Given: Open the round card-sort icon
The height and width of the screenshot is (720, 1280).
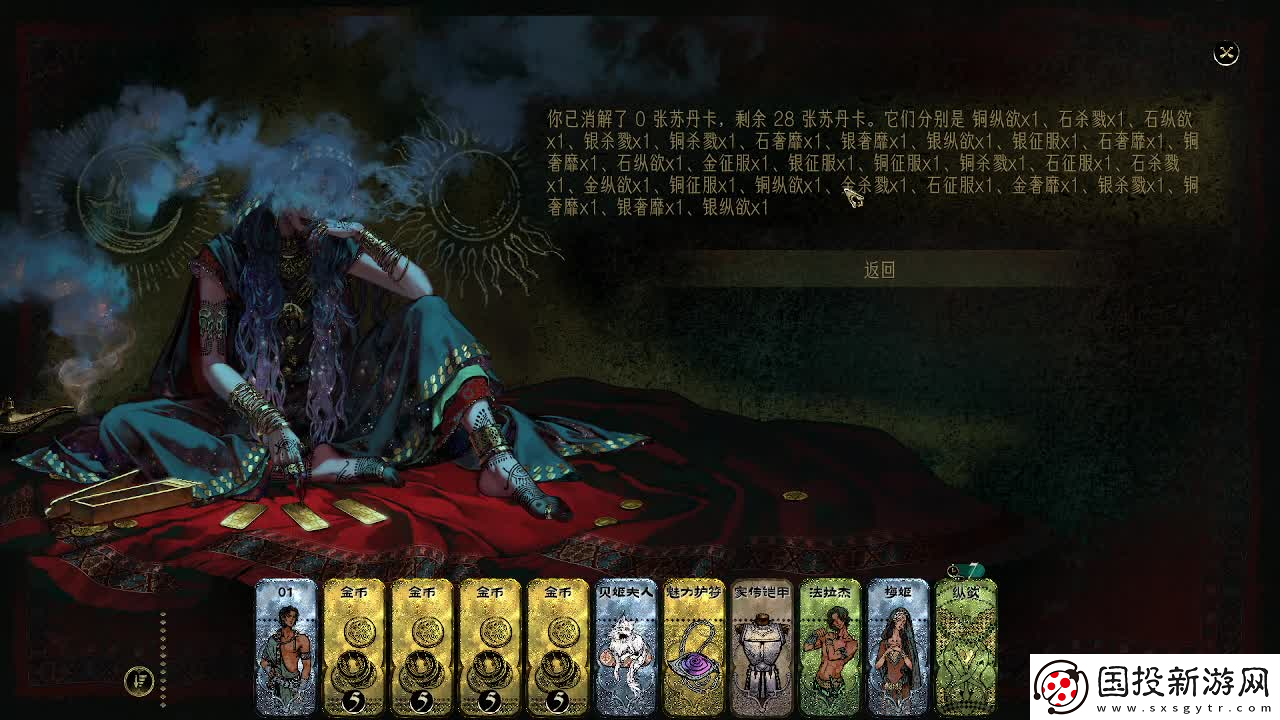Looking at the screenshot, I should coord(139,682).
